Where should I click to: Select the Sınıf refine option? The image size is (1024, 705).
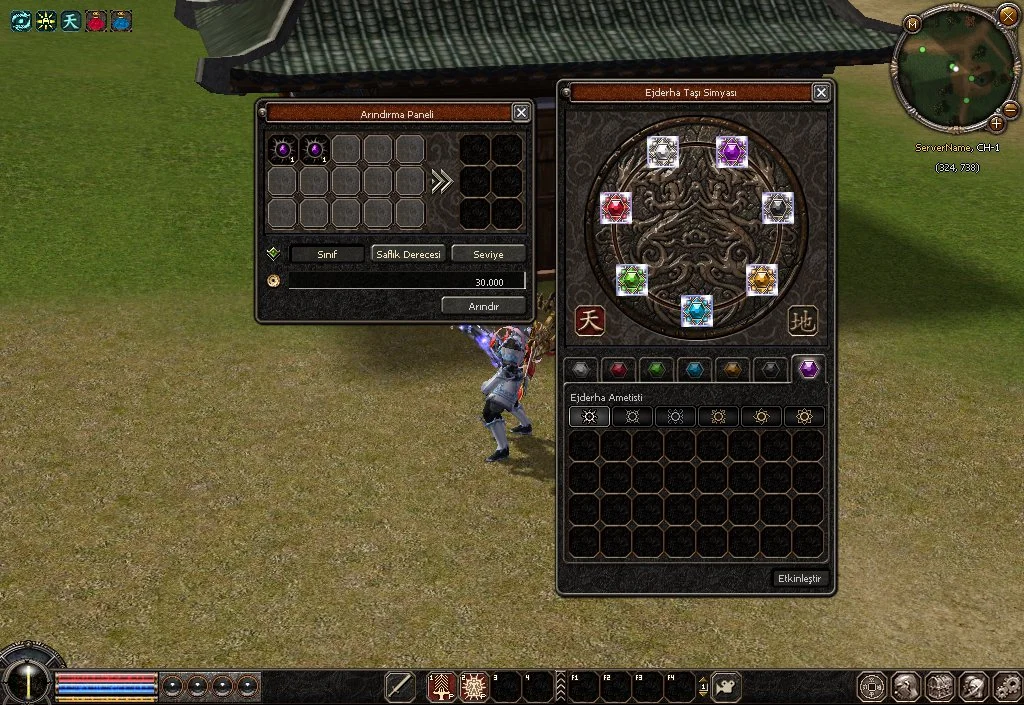[x=327, y=254]
